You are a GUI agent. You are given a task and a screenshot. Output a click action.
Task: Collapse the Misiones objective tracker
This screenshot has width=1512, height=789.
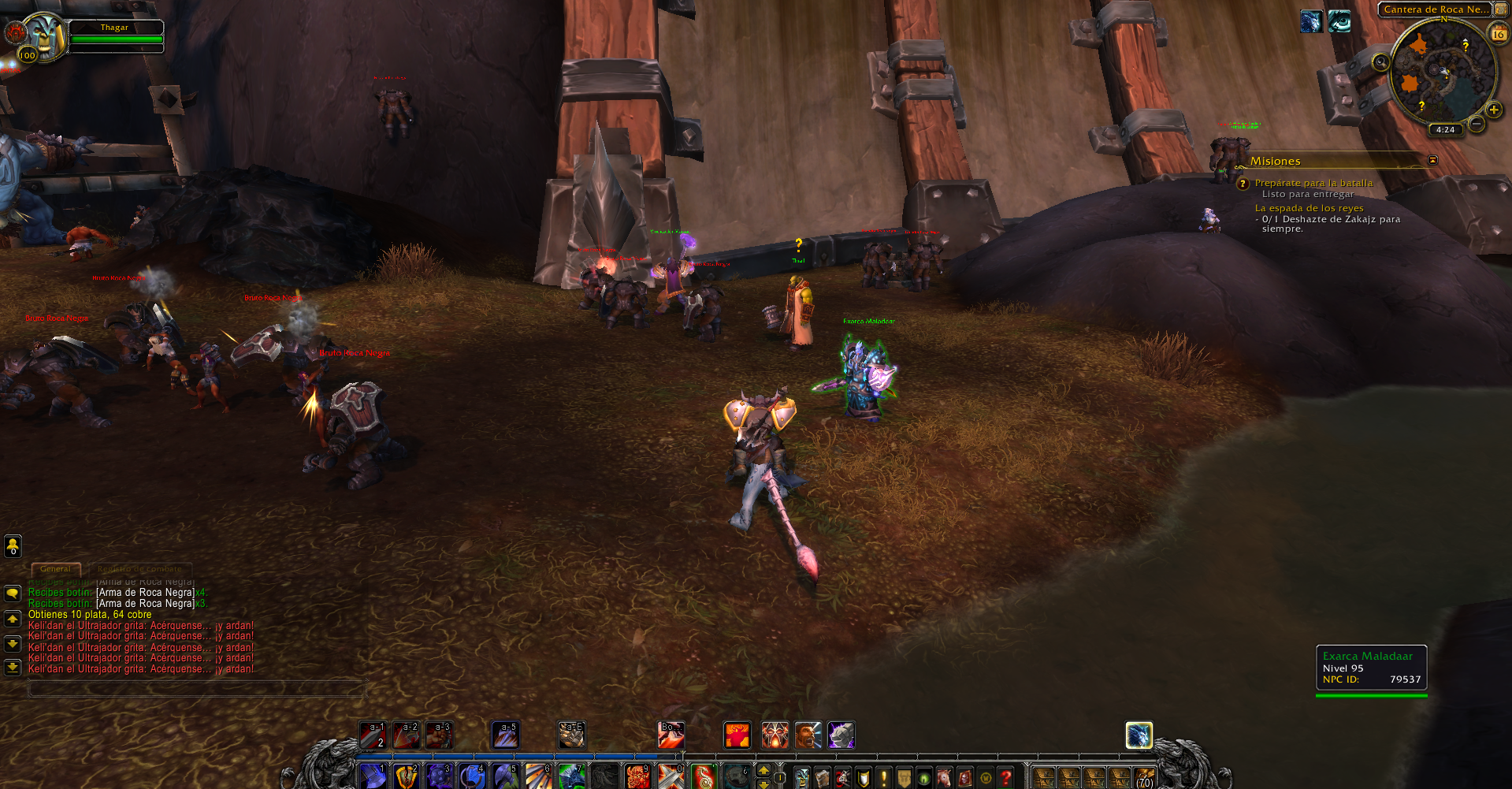(1432, 161)
